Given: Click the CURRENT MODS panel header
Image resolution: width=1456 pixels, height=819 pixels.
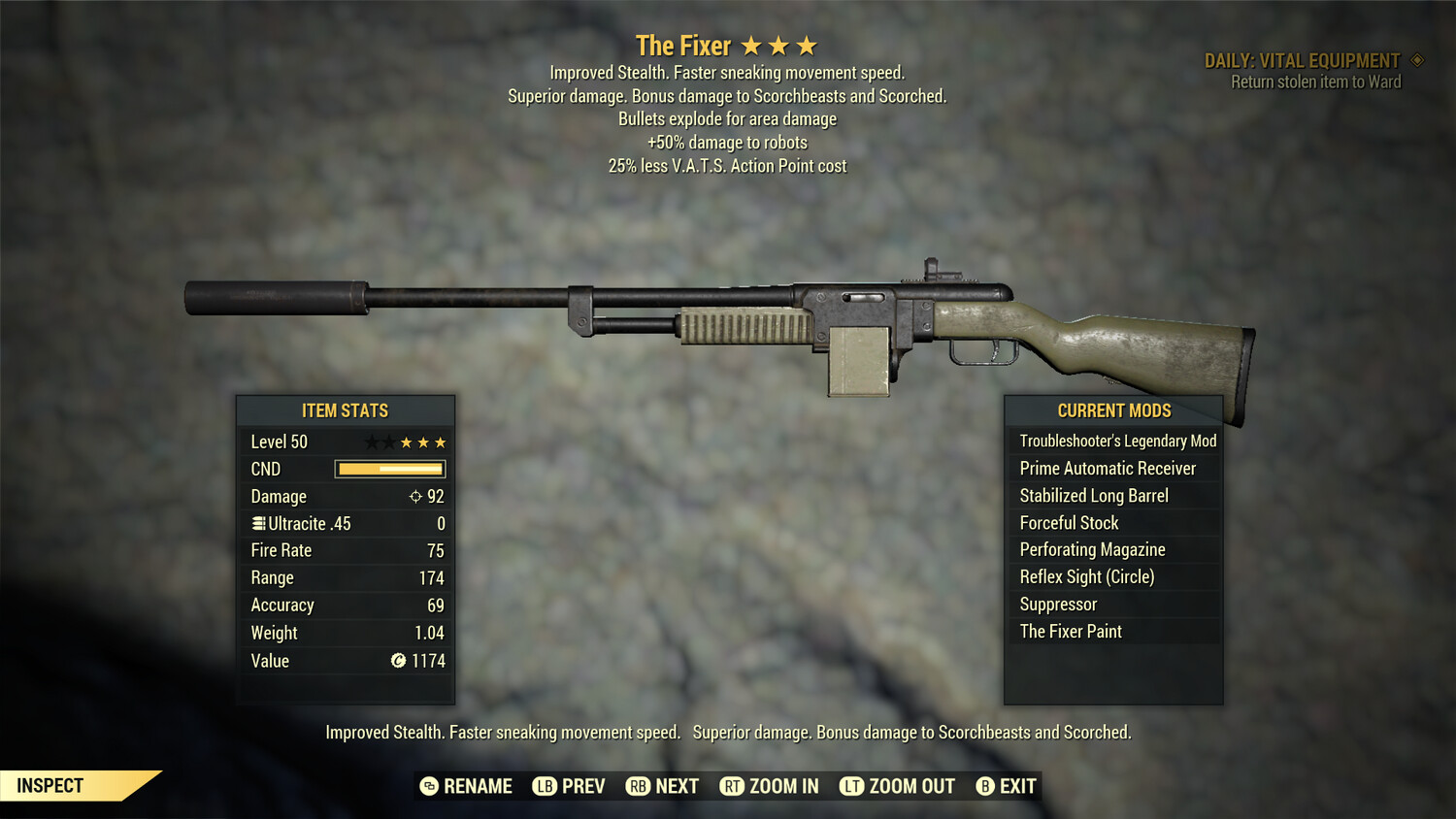Looking at the screenshot, I should 1112,410.
